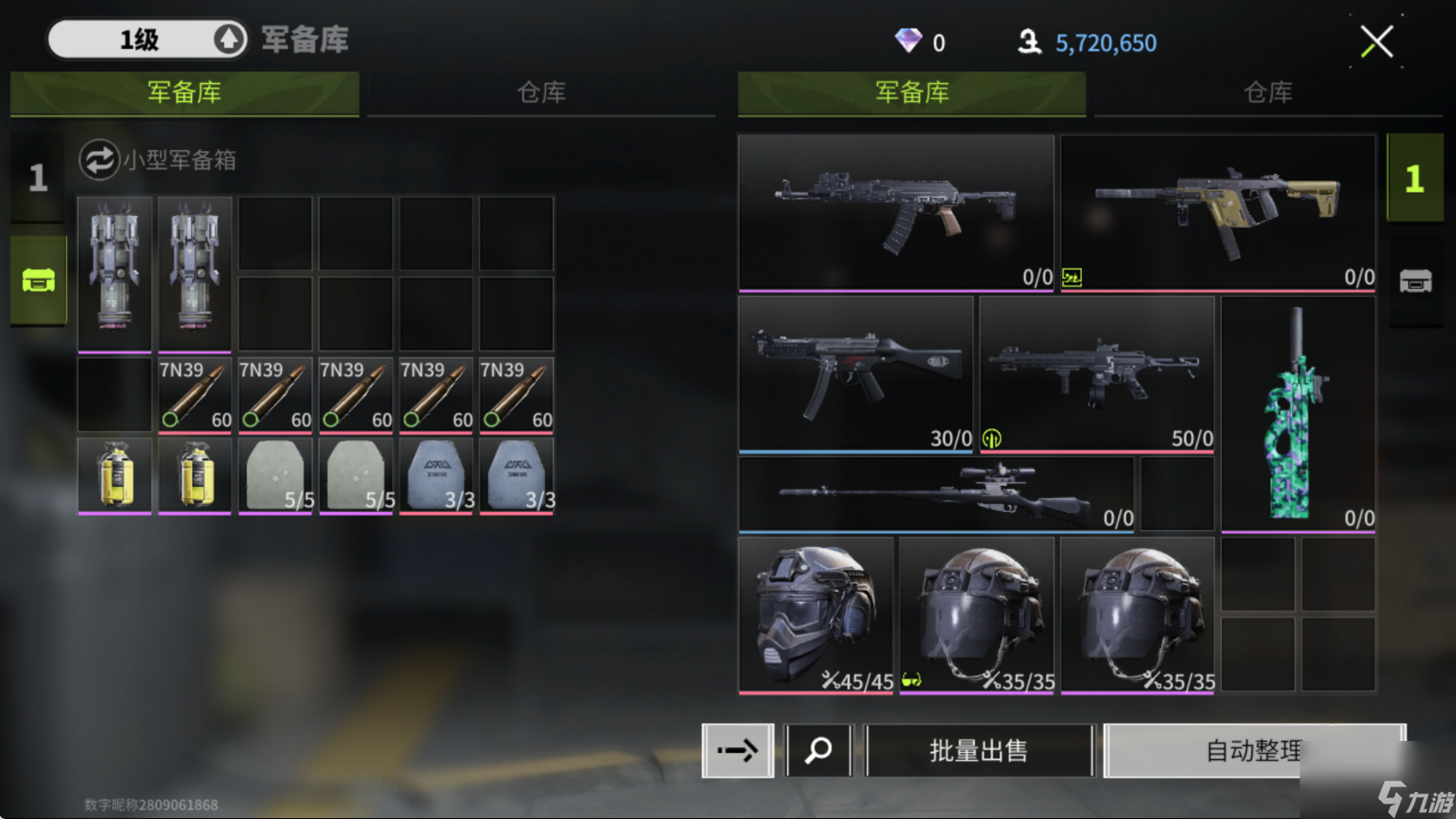Viewport: 1456px width, 819px height.
Task: Close the armory screen
Action: [1376, 42]
